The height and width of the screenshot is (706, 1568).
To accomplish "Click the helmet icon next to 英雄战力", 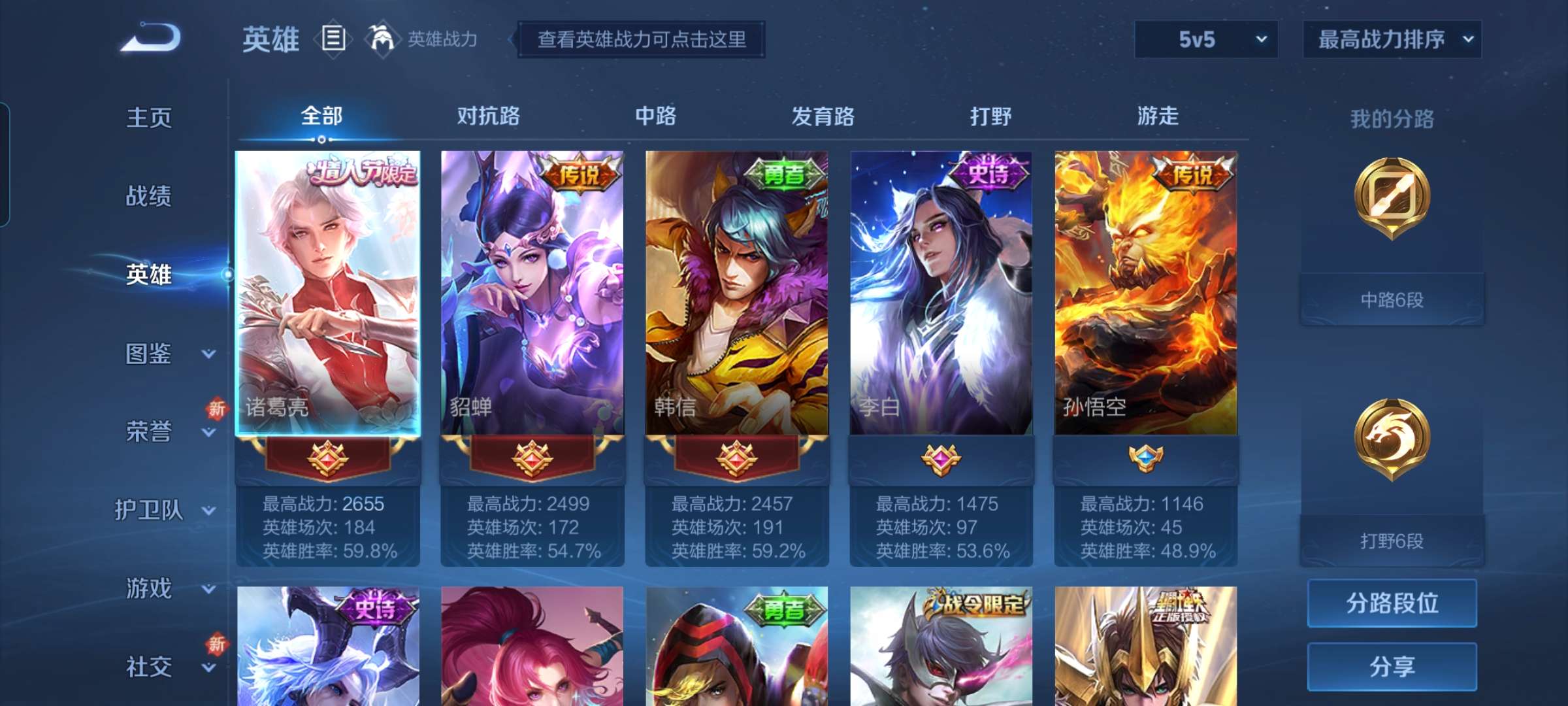I will coord(379,38).
